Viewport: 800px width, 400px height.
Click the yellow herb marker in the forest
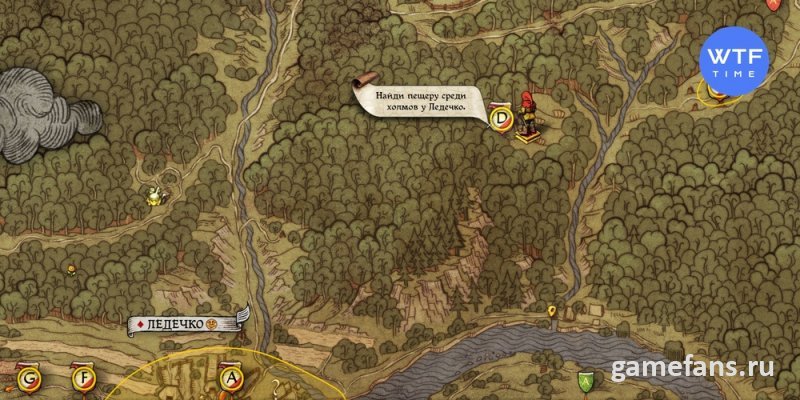[x=153, y=195]
